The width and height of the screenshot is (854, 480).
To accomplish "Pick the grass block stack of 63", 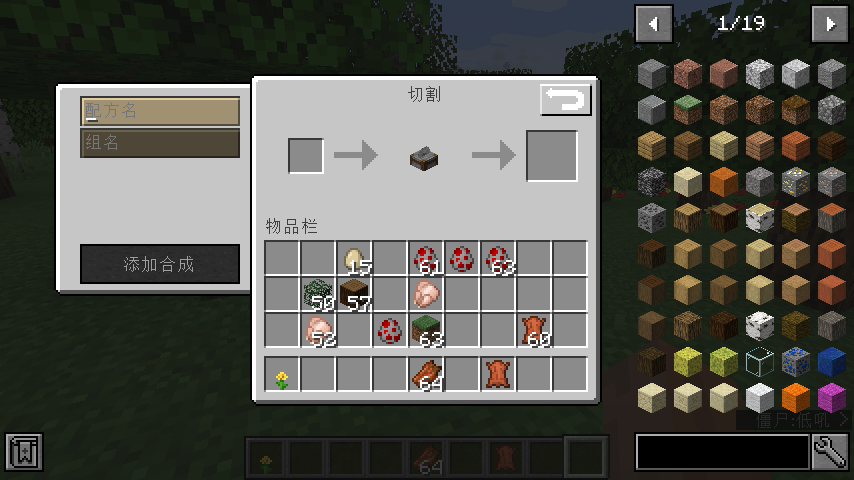I will [x=427, y=329].
